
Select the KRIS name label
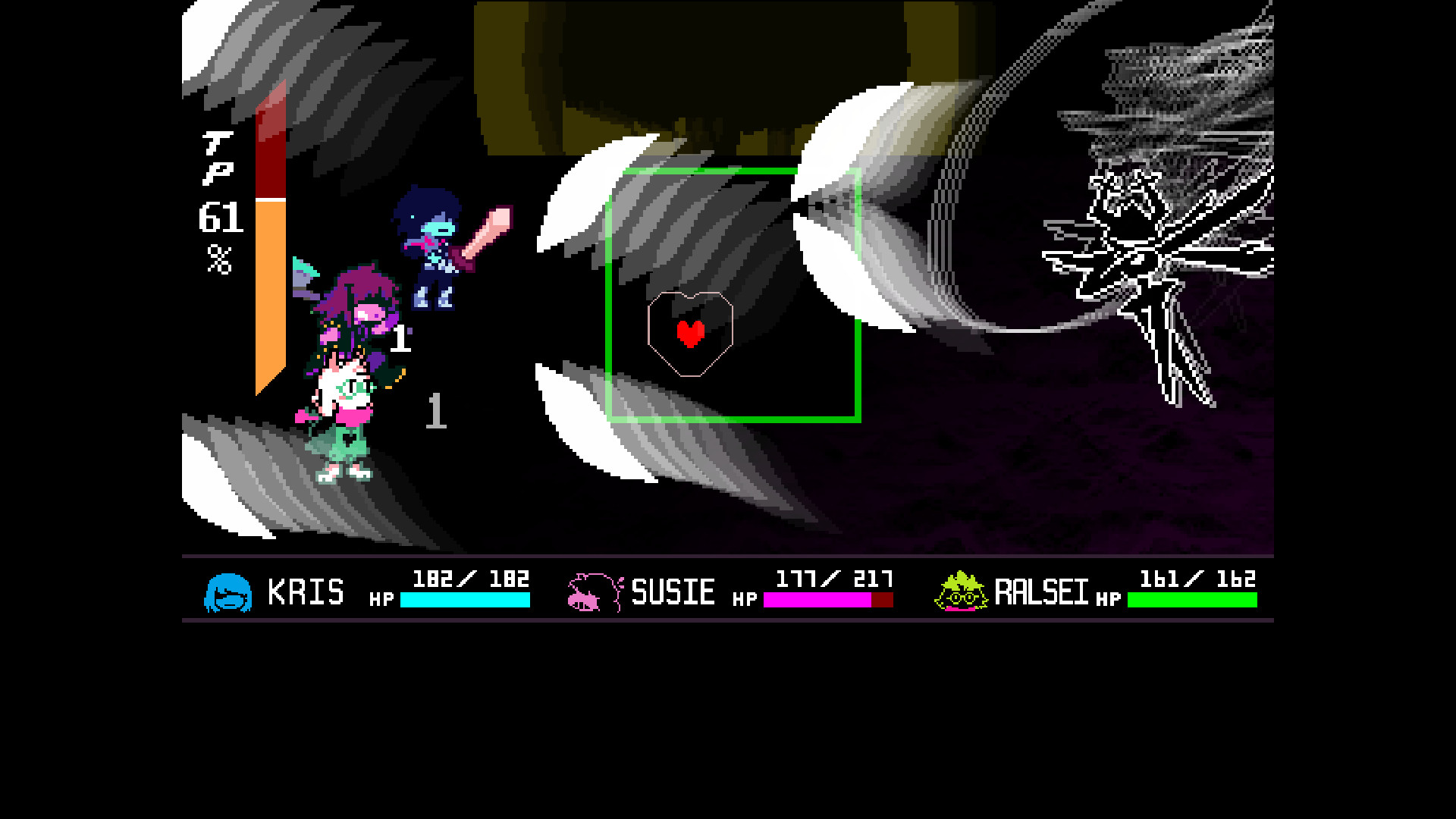click(x=306, y=592)
